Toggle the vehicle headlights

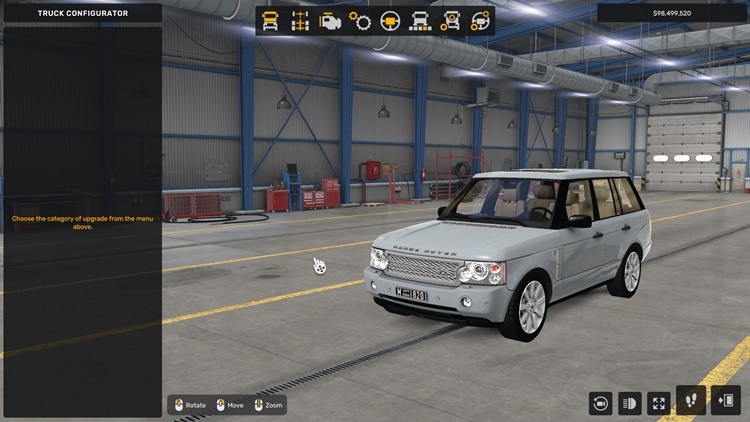coord(630,402)
